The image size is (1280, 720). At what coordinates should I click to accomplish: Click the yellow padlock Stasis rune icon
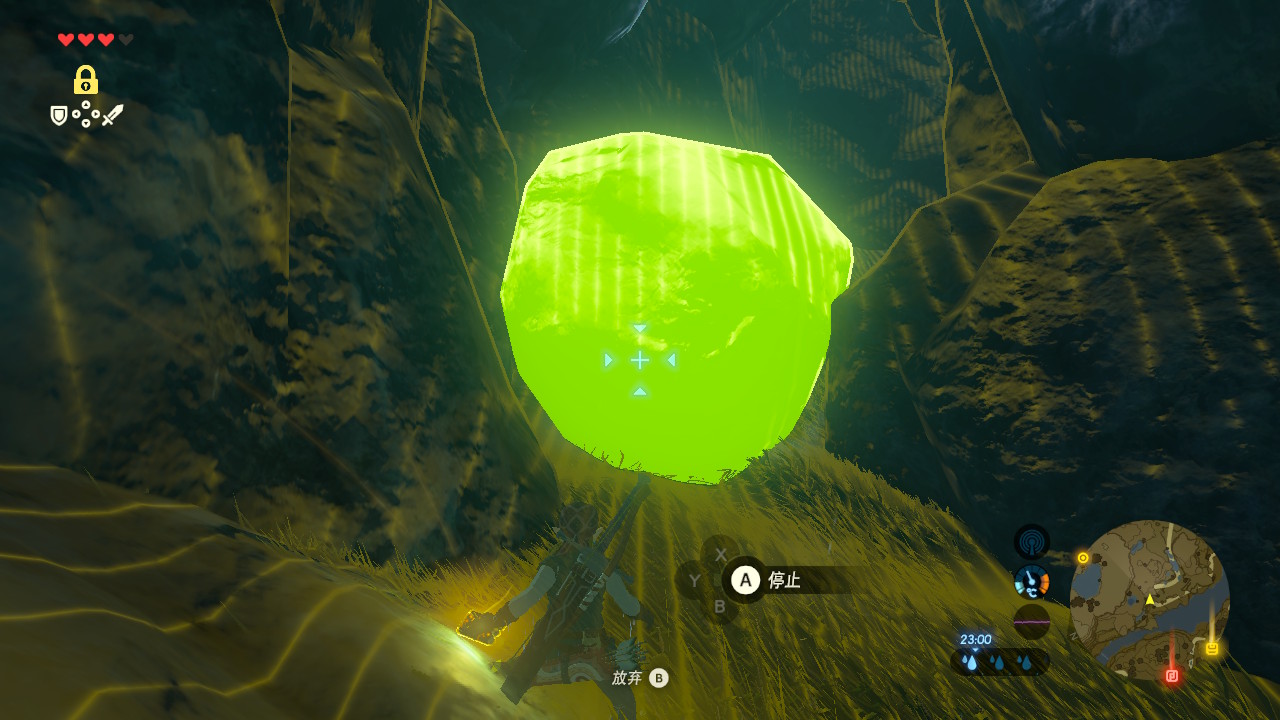86,80
